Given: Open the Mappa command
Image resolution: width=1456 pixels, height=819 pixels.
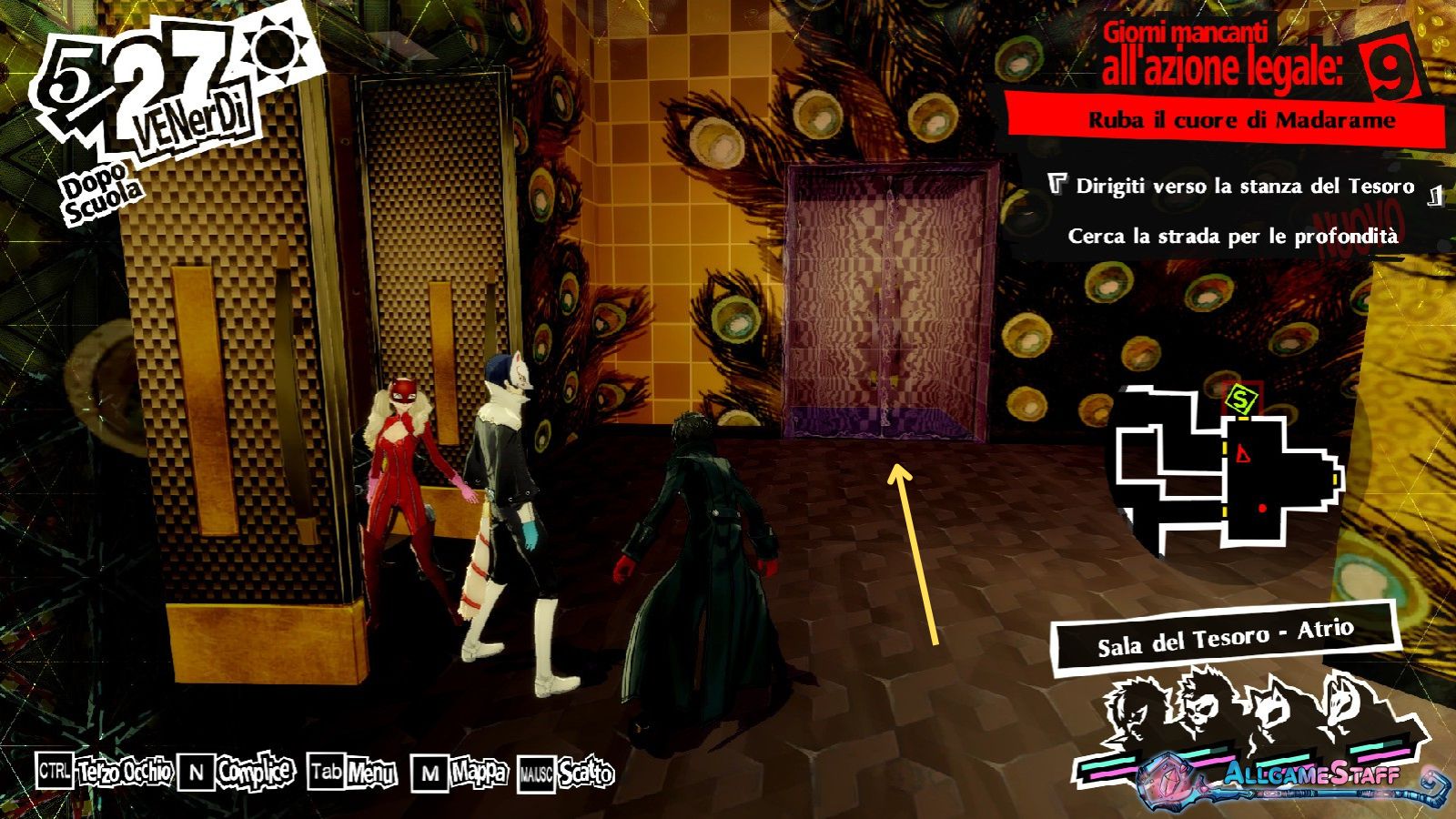Looking at the screenshot, I should (460, 773).
